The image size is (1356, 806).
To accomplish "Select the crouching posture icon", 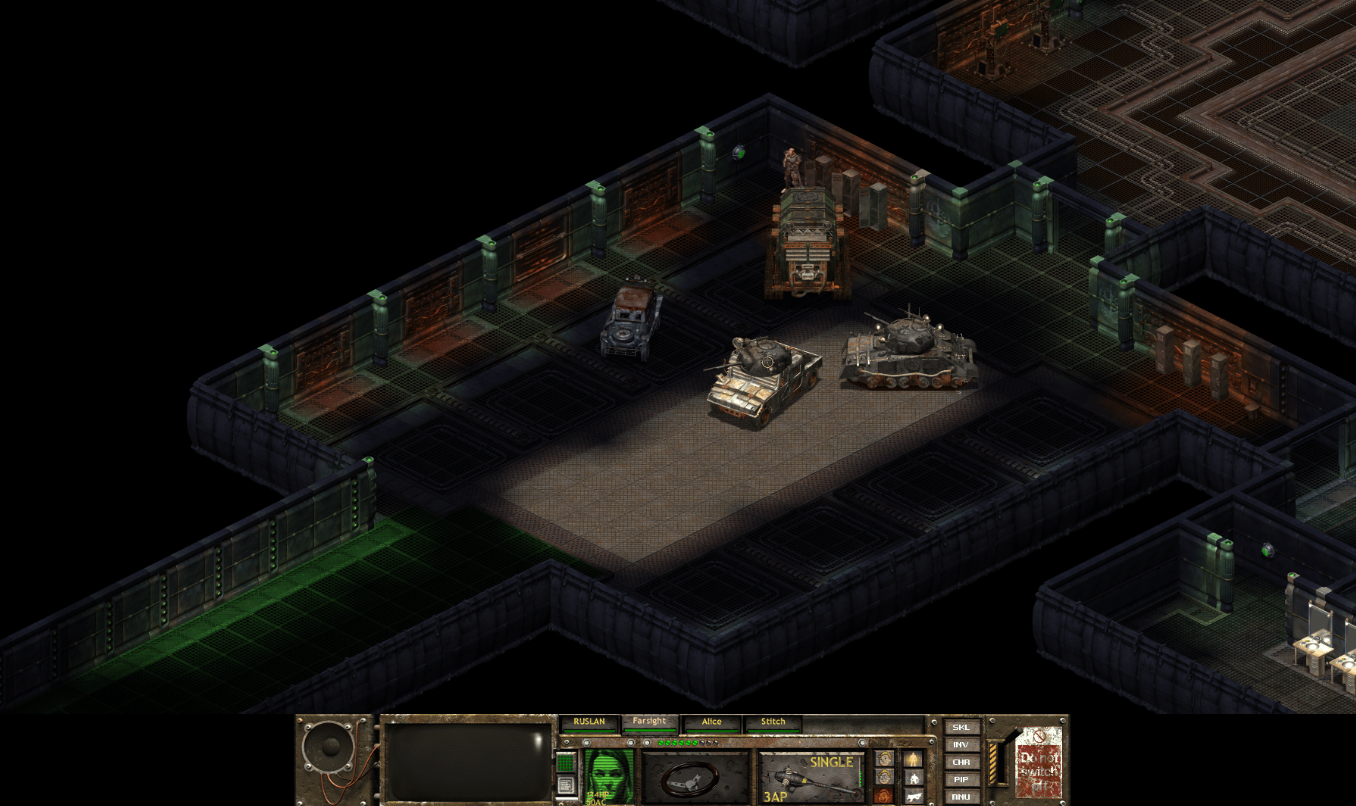I will tap(914, 779).
